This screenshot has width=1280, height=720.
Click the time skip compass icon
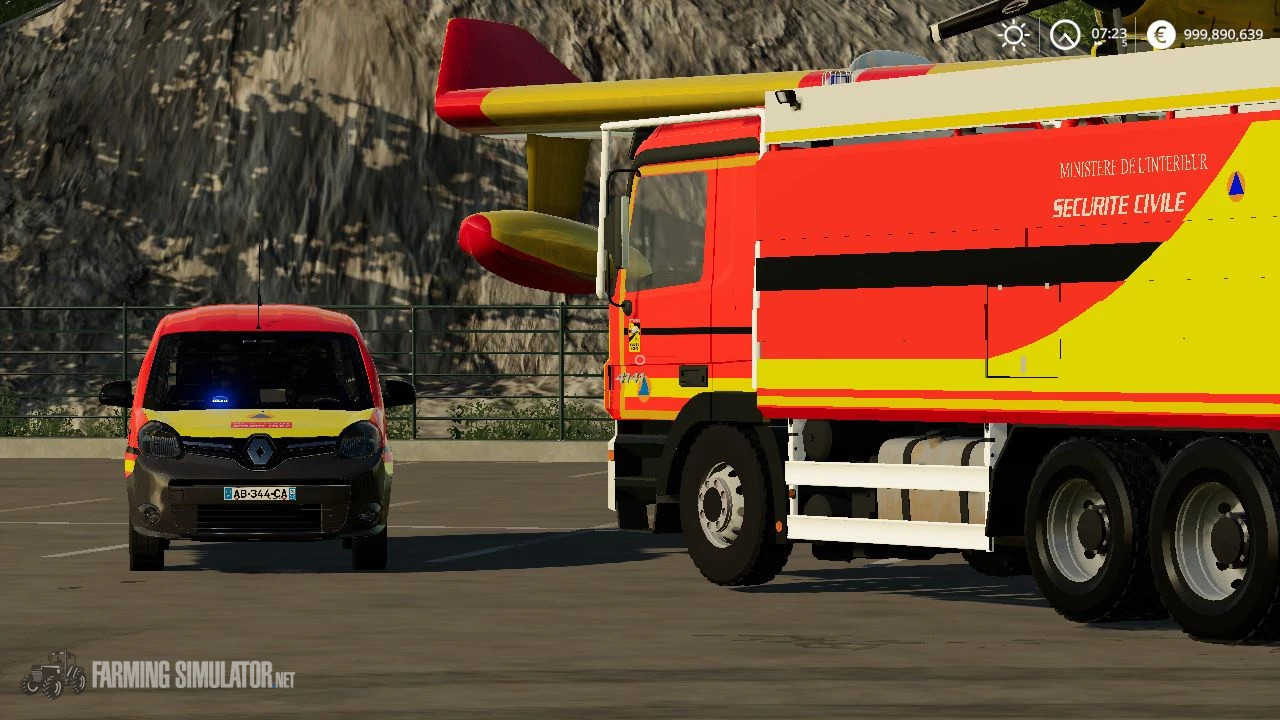[x=1063, y=36]
